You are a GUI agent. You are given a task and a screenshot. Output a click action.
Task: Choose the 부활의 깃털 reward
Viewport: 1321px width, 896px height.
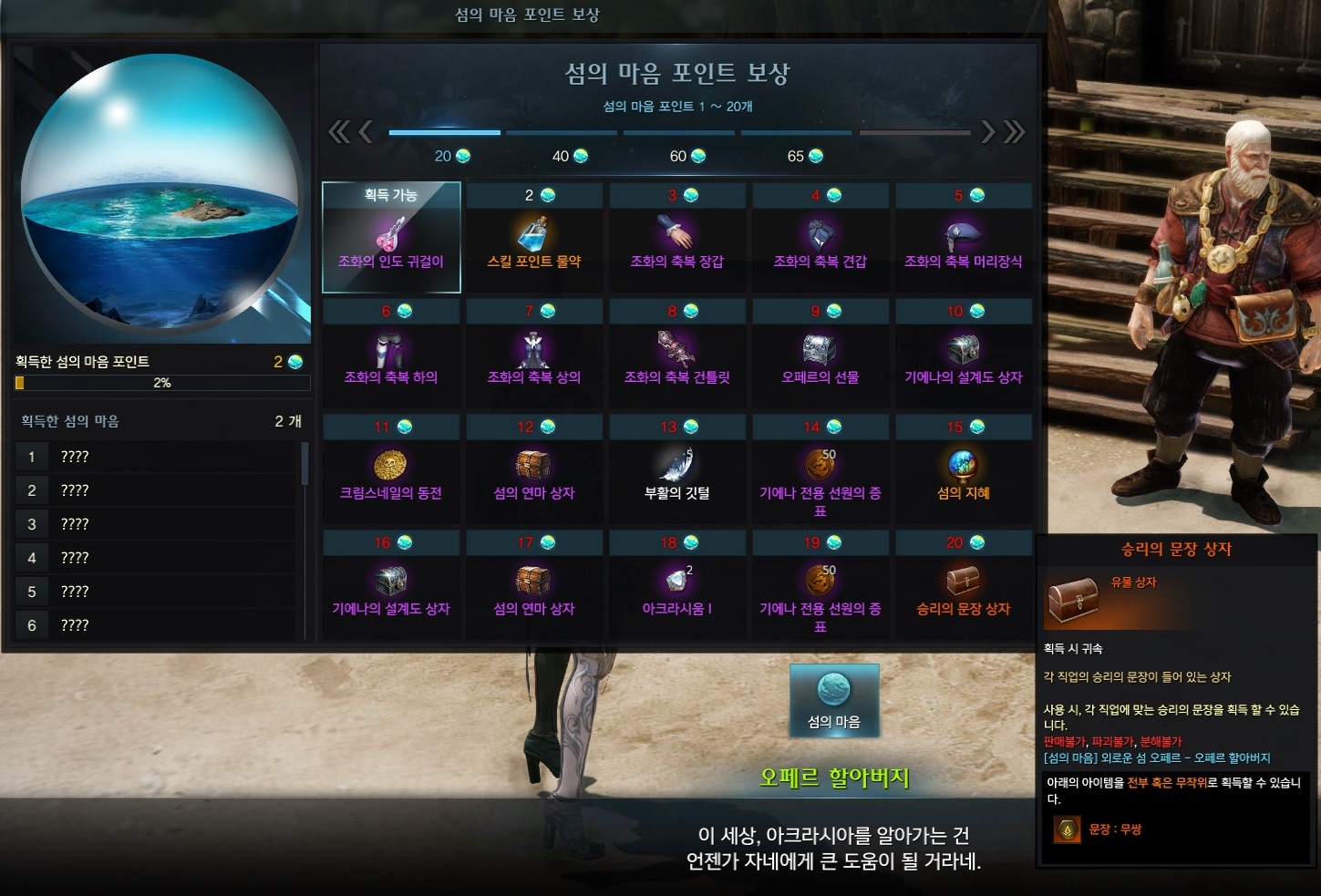point(676,469)
